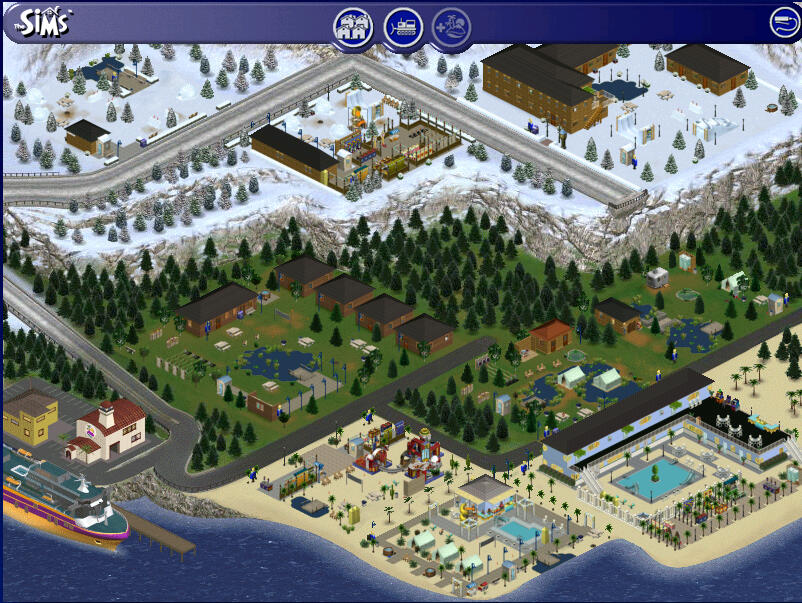Select the bulldozer icon button
Viewport: 802px width, 603px height.
tap(402, 26)
